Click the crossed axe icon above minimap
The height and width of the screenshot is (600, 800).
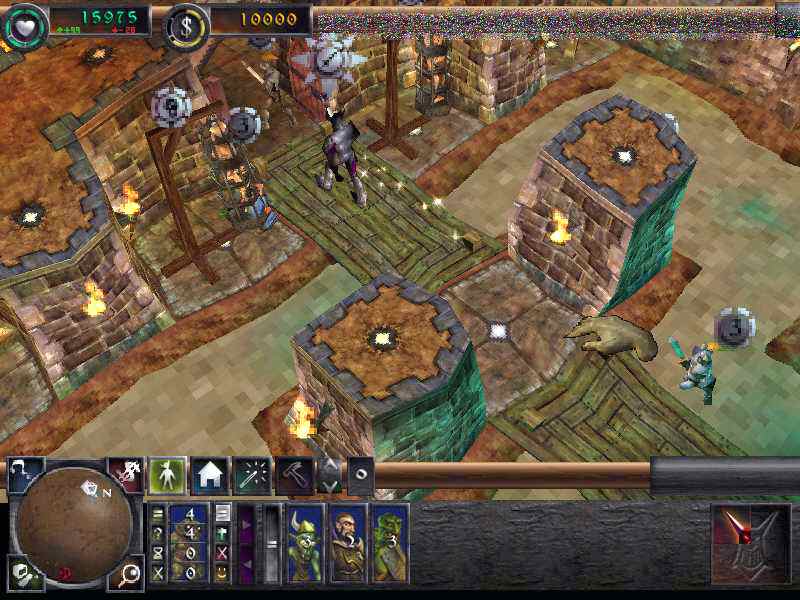click(126, 473)
